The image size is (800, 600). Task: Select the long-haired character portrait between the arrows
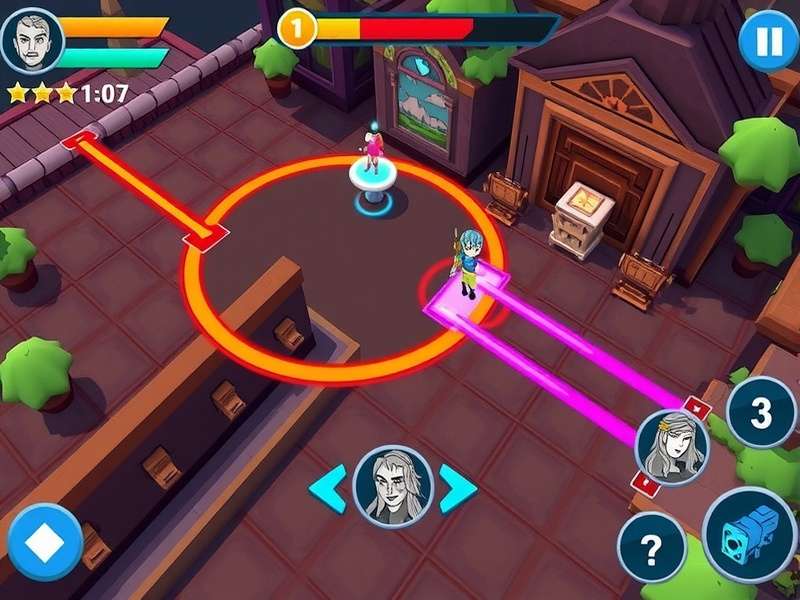pos(393,486)
